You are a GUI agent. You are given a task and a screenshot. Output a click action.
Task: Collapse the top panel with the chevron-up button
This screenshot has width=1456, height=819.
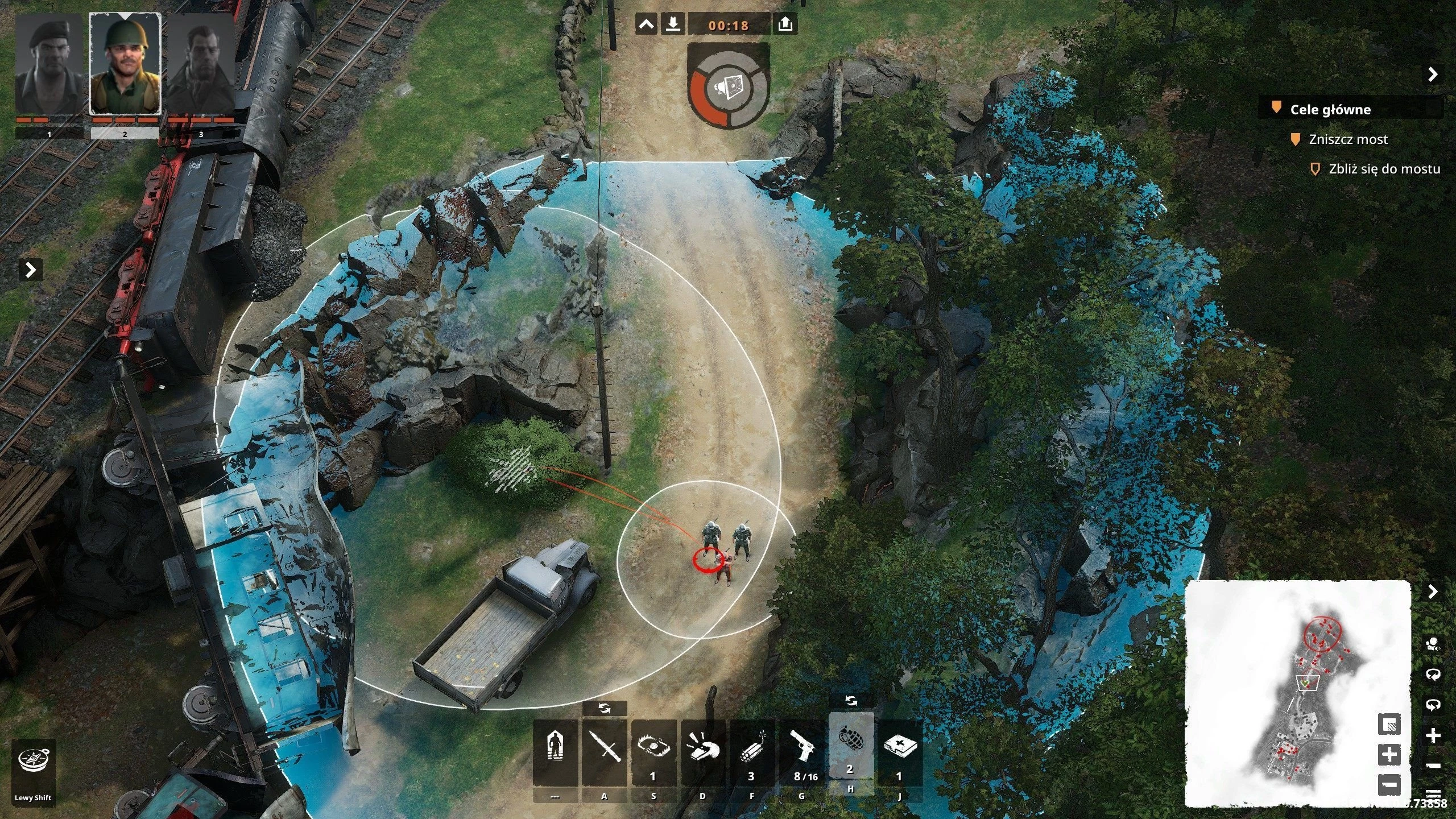[x=646, y=25]
